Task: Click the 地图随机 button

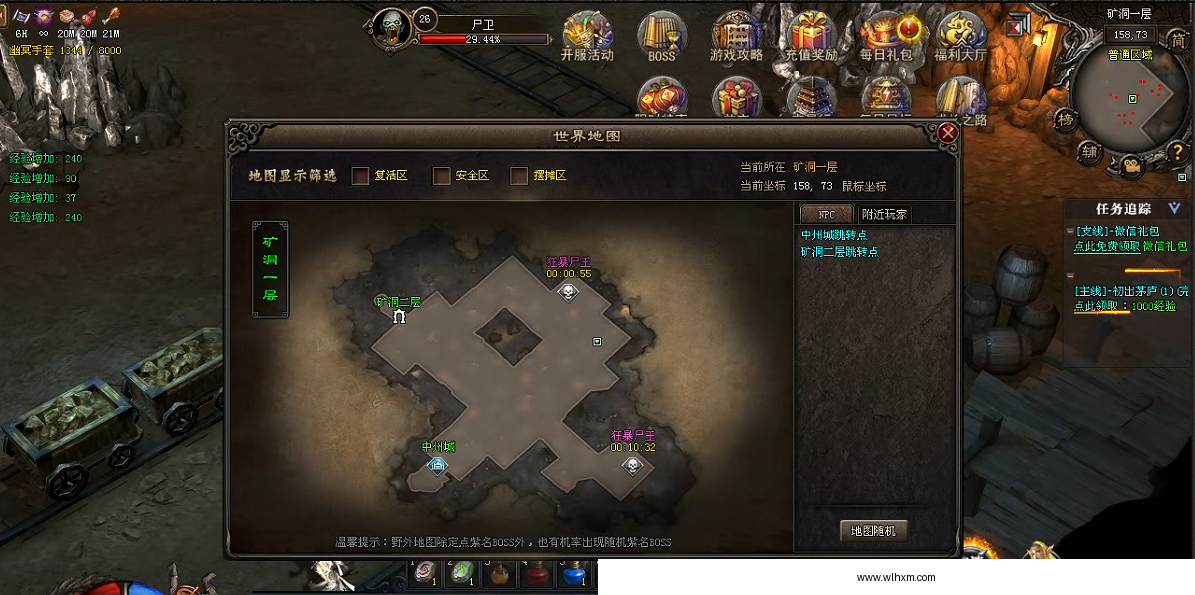Action: pyautogui.click(x=873, y=531)
